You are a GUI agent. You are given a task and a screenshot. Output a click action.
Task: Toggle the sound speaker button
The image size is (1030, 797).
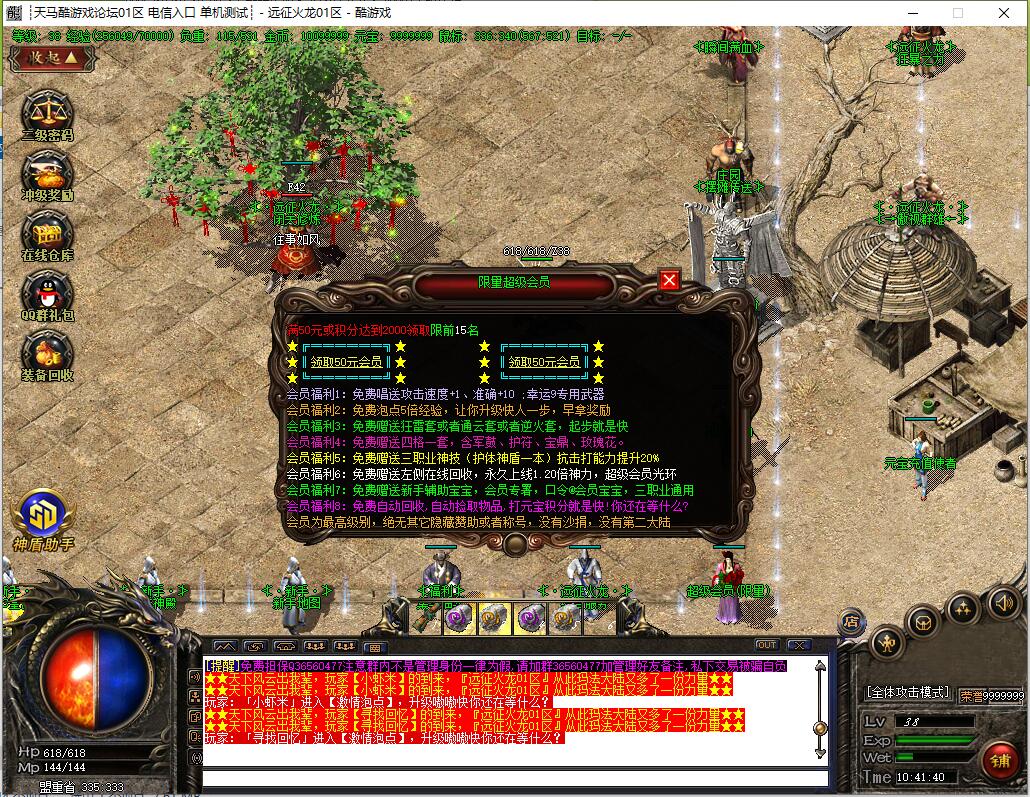tap(1004, 602)
